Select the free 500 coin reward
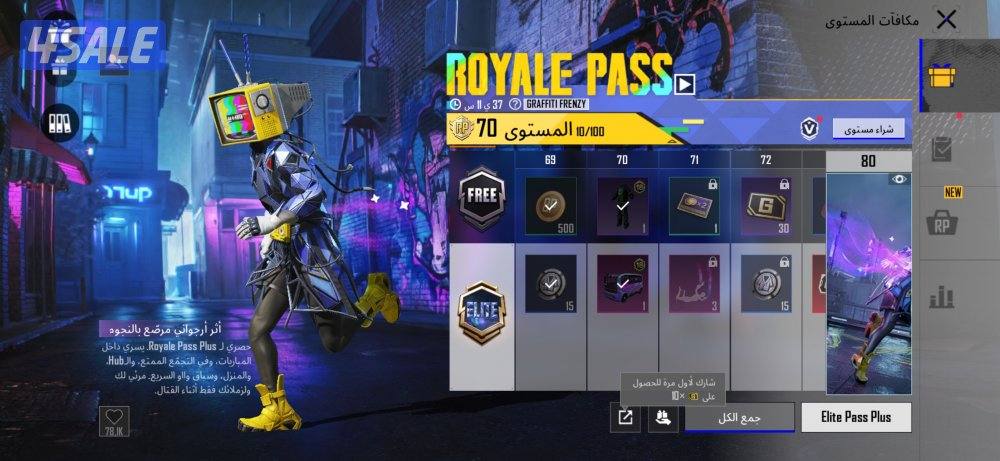Screen dimensions: 1000x461 (x=551, y=205)
